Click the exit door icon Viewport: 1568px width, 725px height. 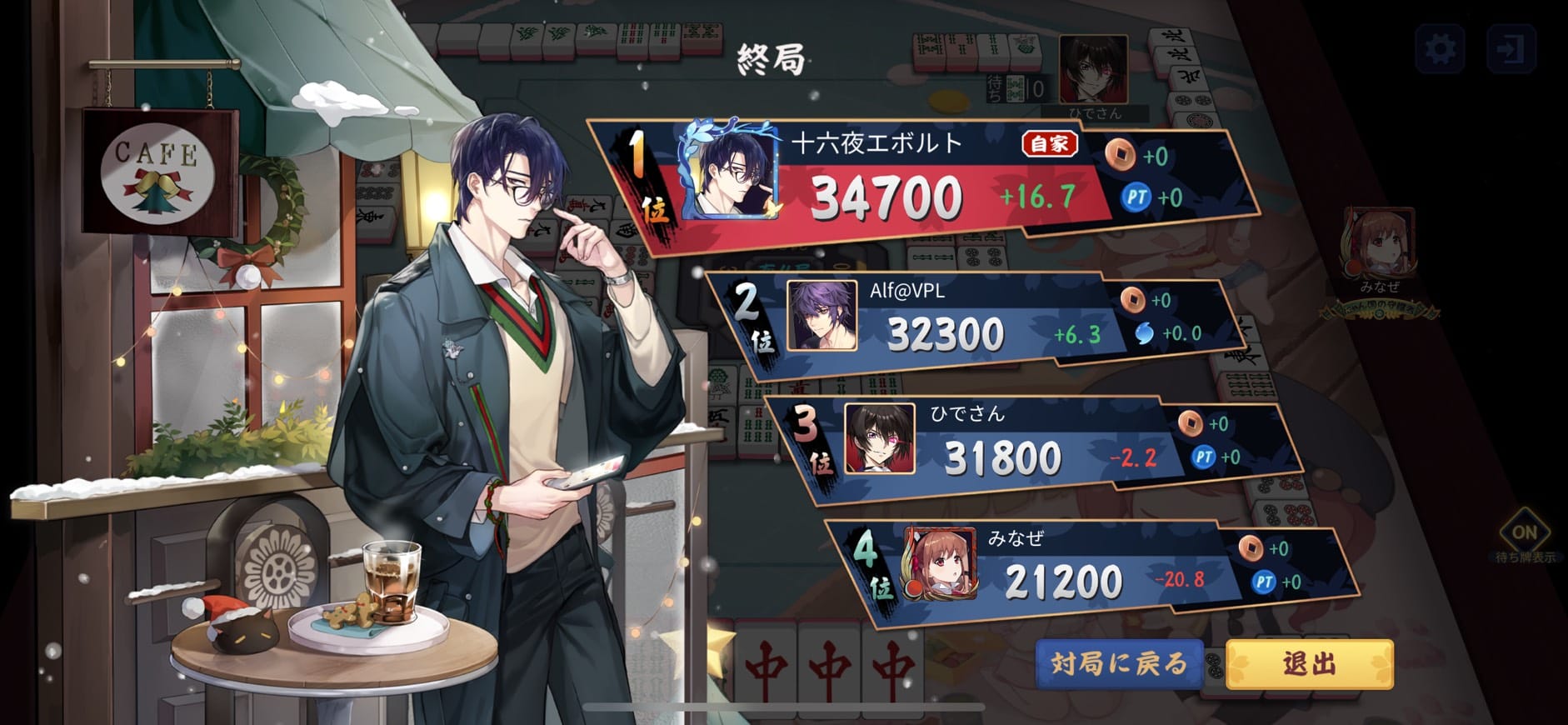pyautogui.click(x=1510, y=49)
